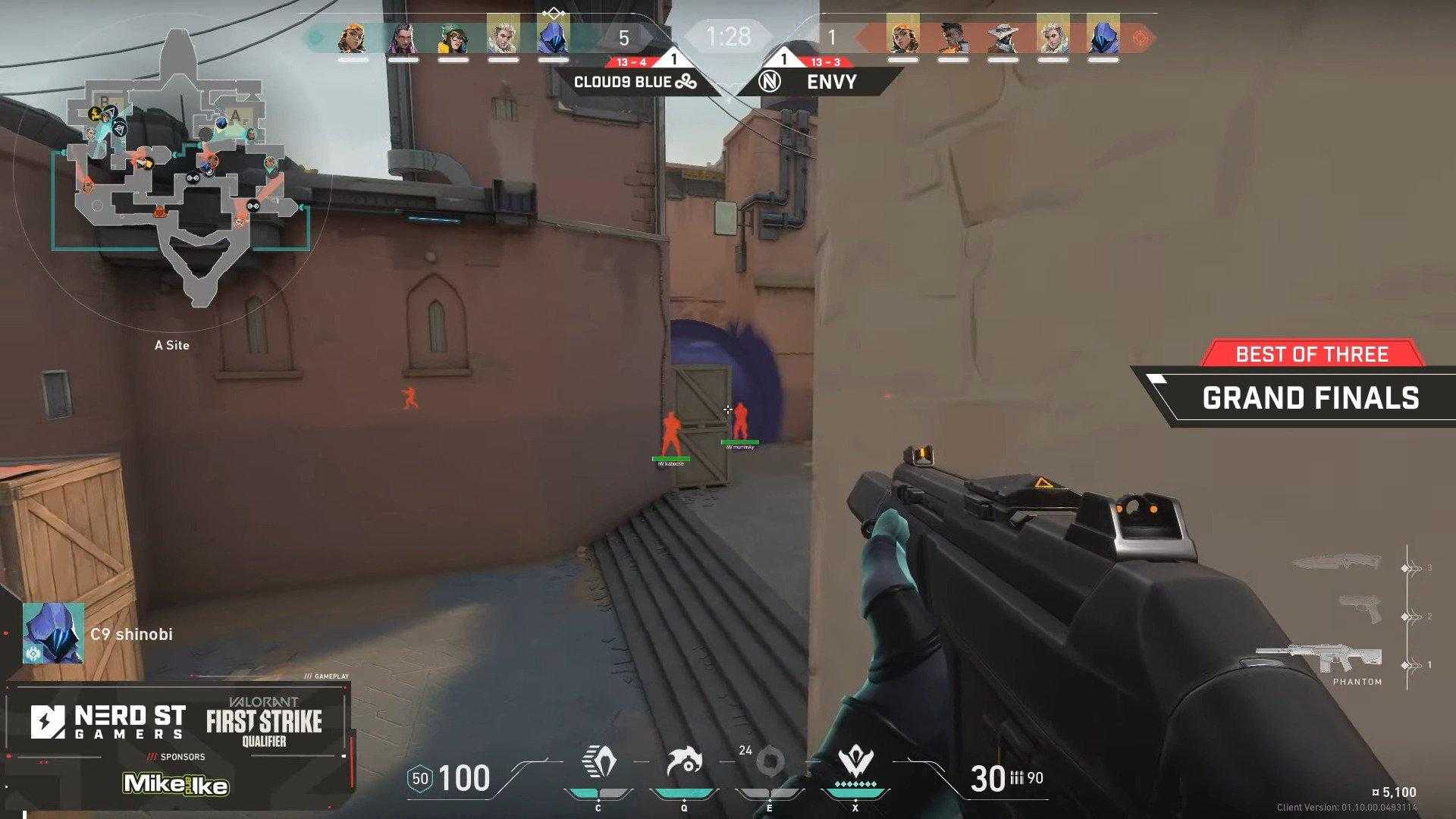The width and height of the screenshot is (1456, 819).
Task: Click the first Cloud9 player avatar
Action: (x=350, y=38)
